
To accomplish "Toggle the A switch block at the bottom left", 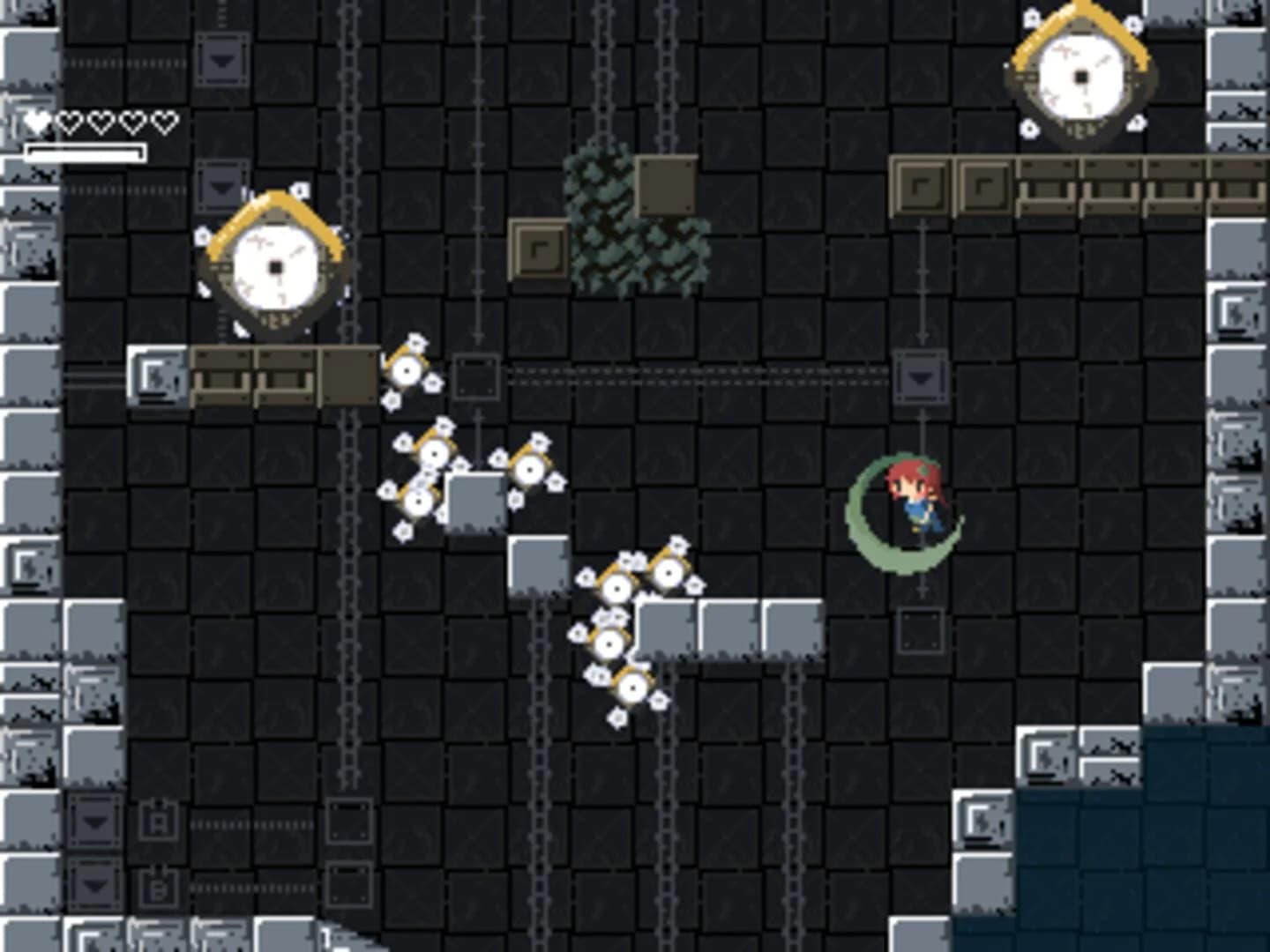I will tap(159, 820).
